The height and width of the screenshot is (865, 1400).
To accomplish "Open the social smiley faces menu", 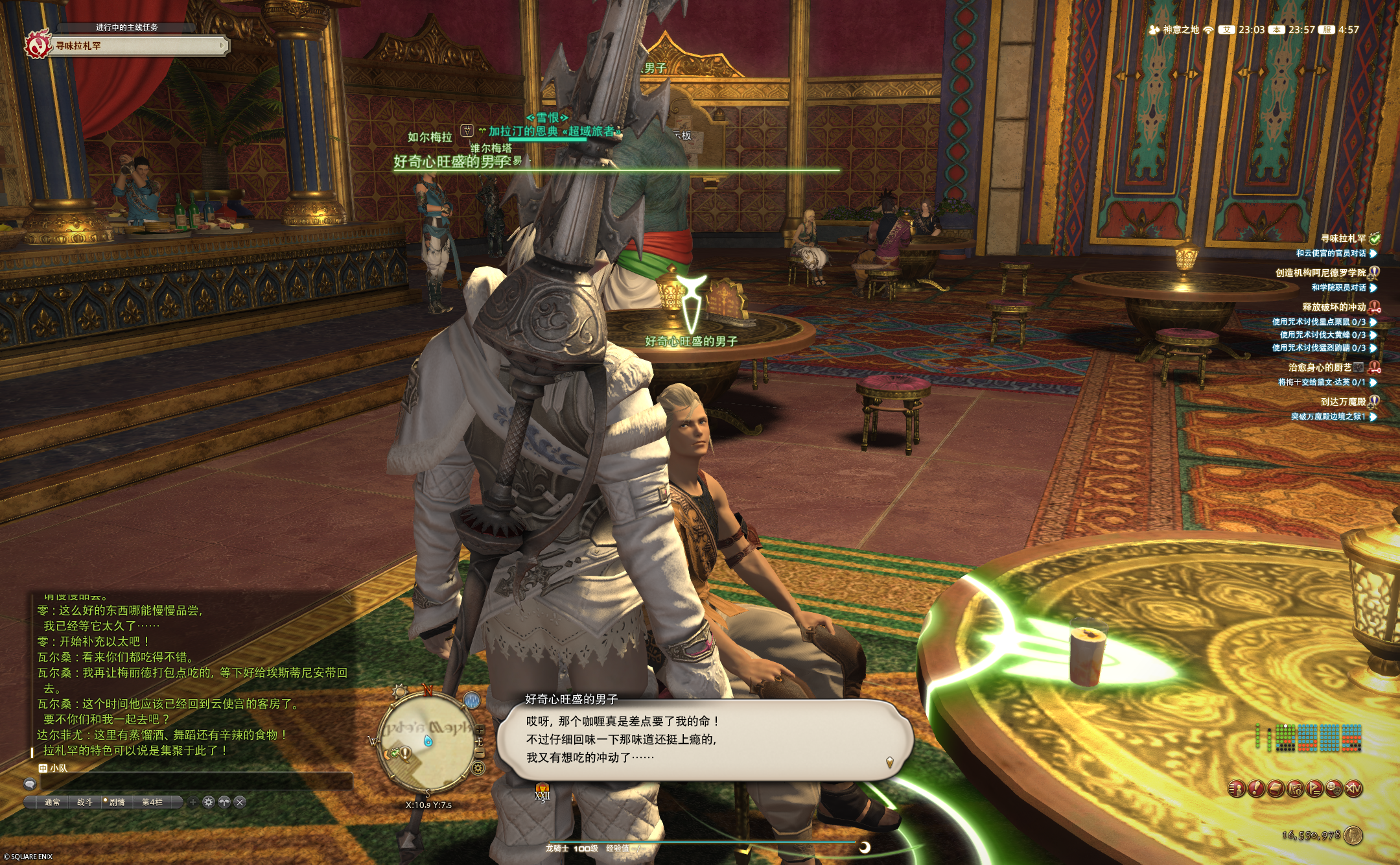I will point(1334,788).
